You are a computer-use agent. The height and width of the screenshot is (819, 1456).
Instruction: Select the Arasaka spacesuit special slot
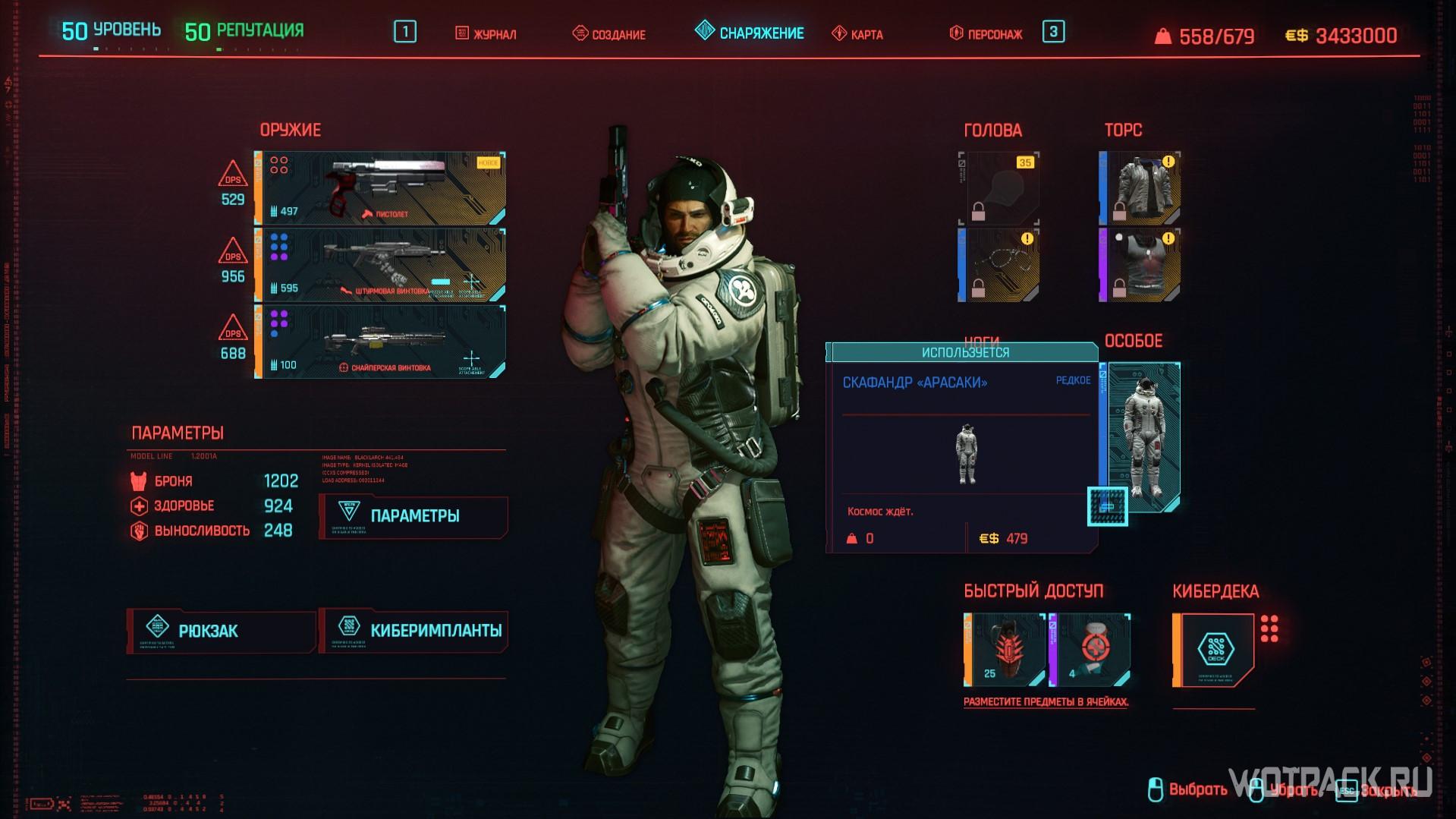coord(1141,436)
